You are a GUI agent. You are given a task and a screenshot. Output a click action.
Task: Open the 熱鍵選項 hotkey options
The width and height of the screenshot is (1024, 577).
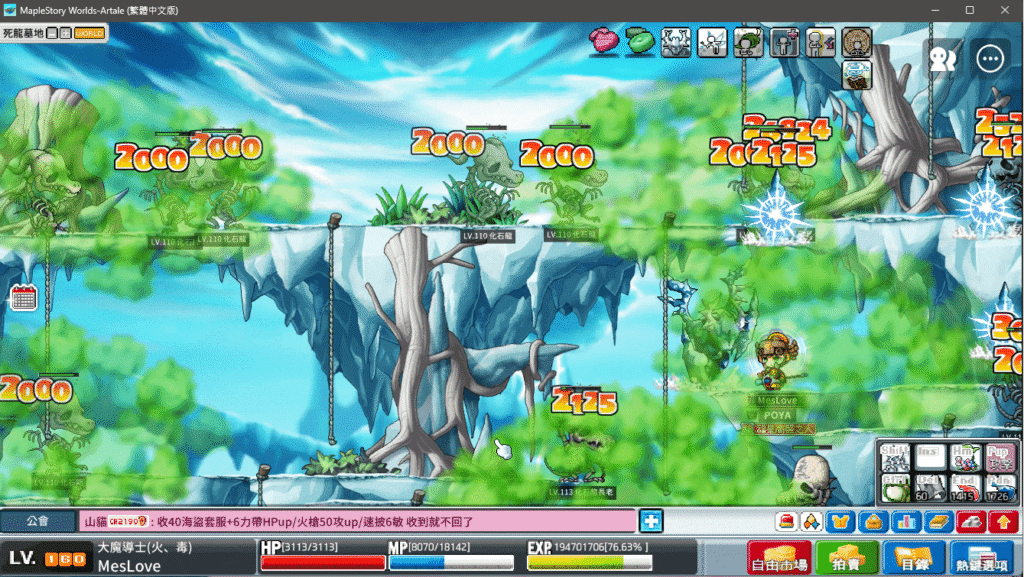[x=982, y=557]
